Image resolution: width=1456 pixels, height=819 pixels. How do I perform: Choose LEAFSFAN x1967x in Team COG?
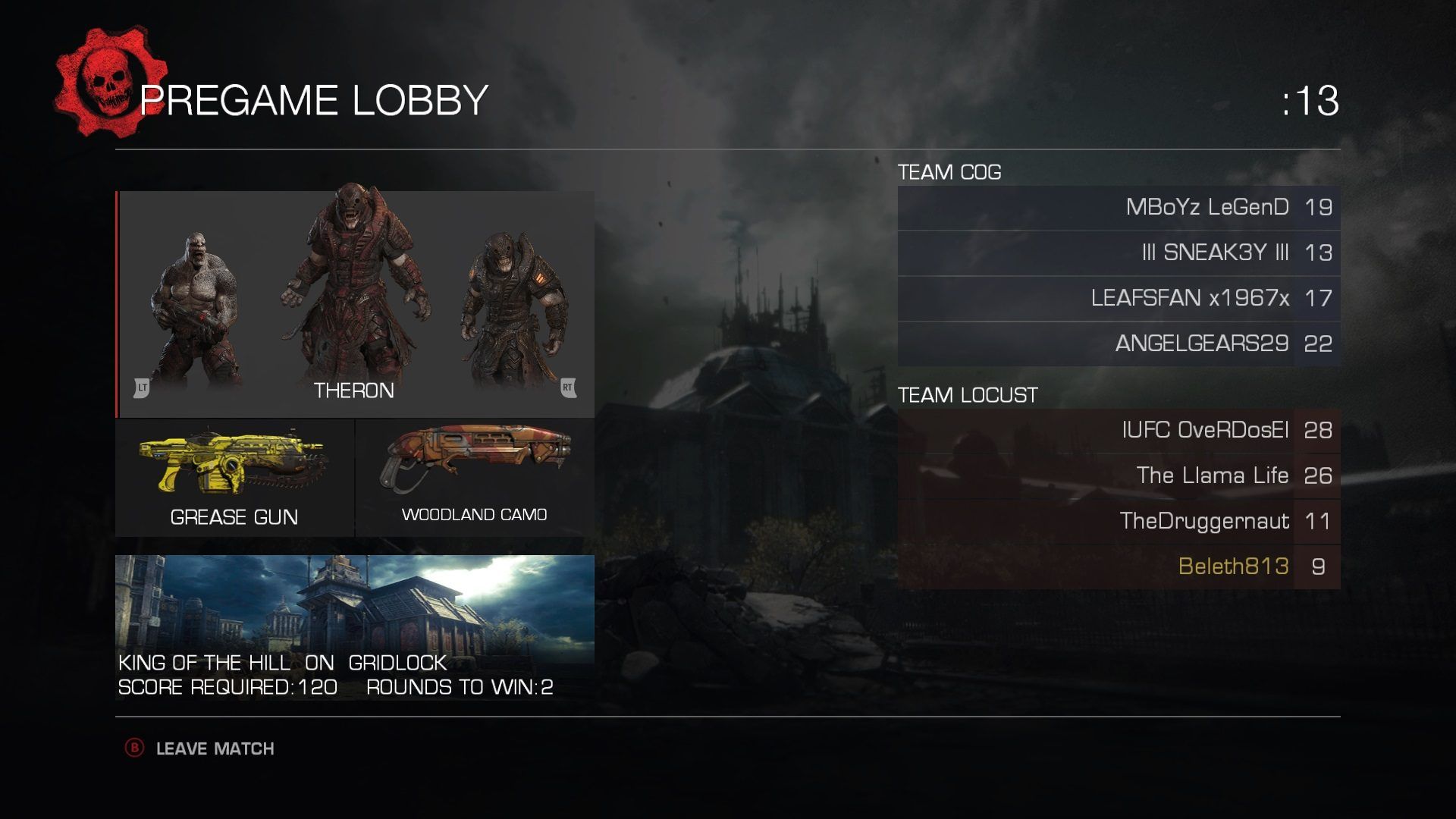[1119, 299]
